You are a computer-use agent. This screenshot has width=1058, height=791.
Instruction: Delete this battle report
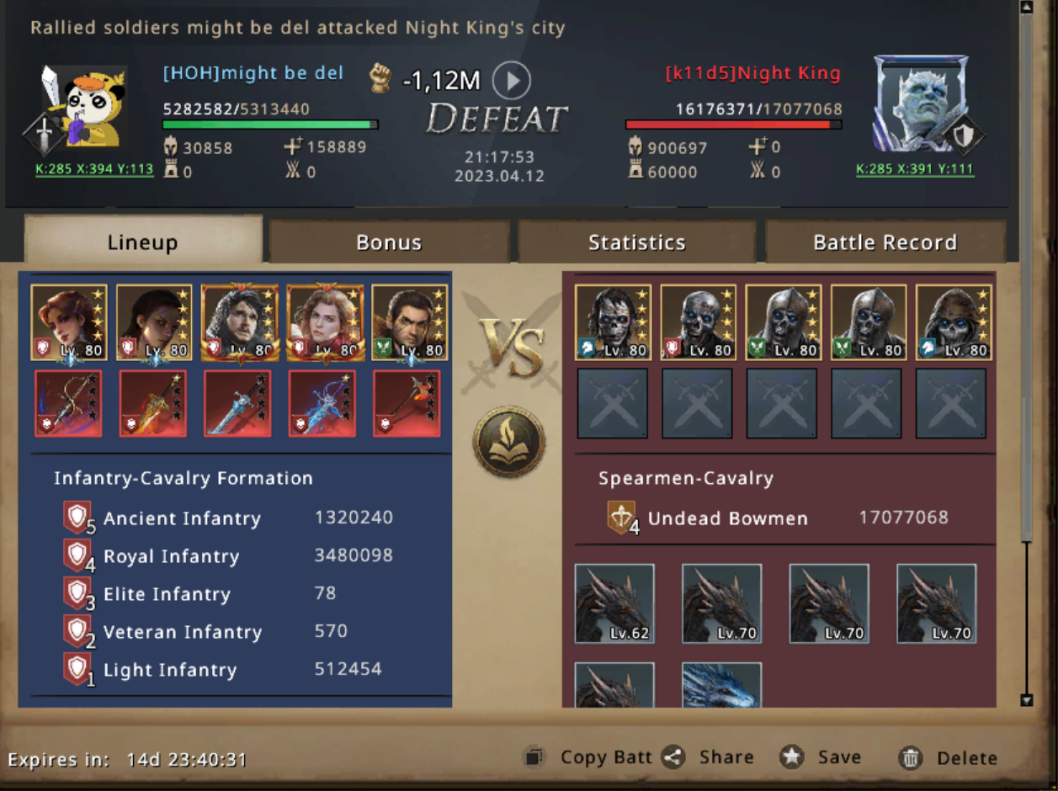(x=948, y=758)
